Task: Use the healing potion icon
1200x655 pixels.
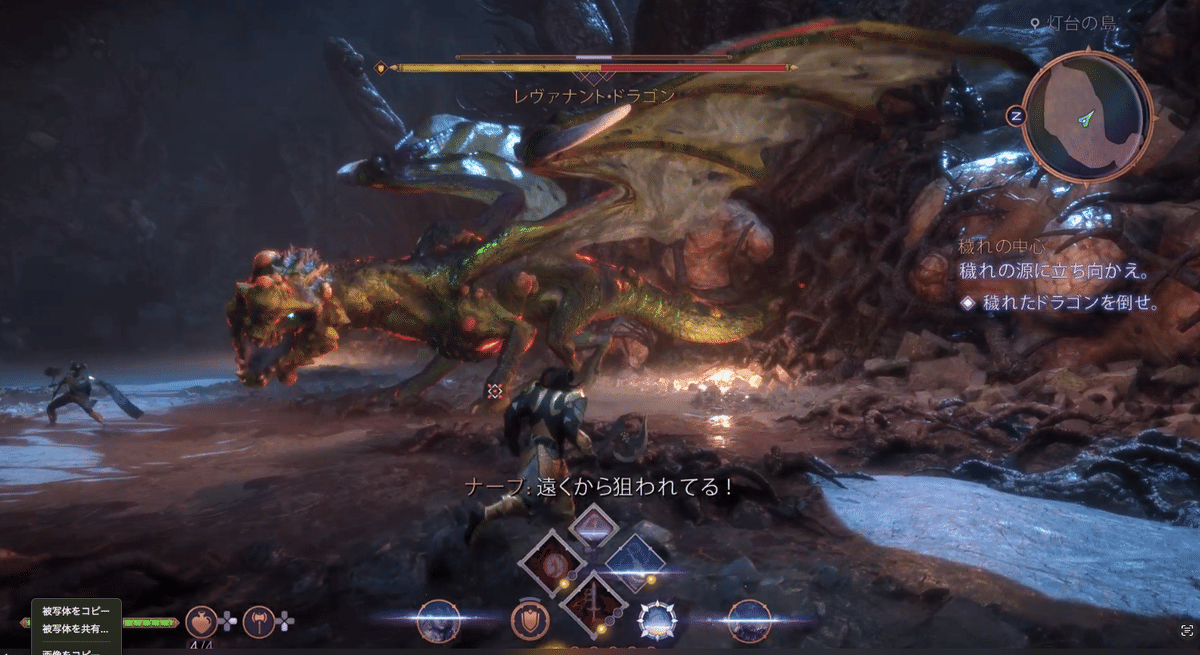Action: (201, 621)
